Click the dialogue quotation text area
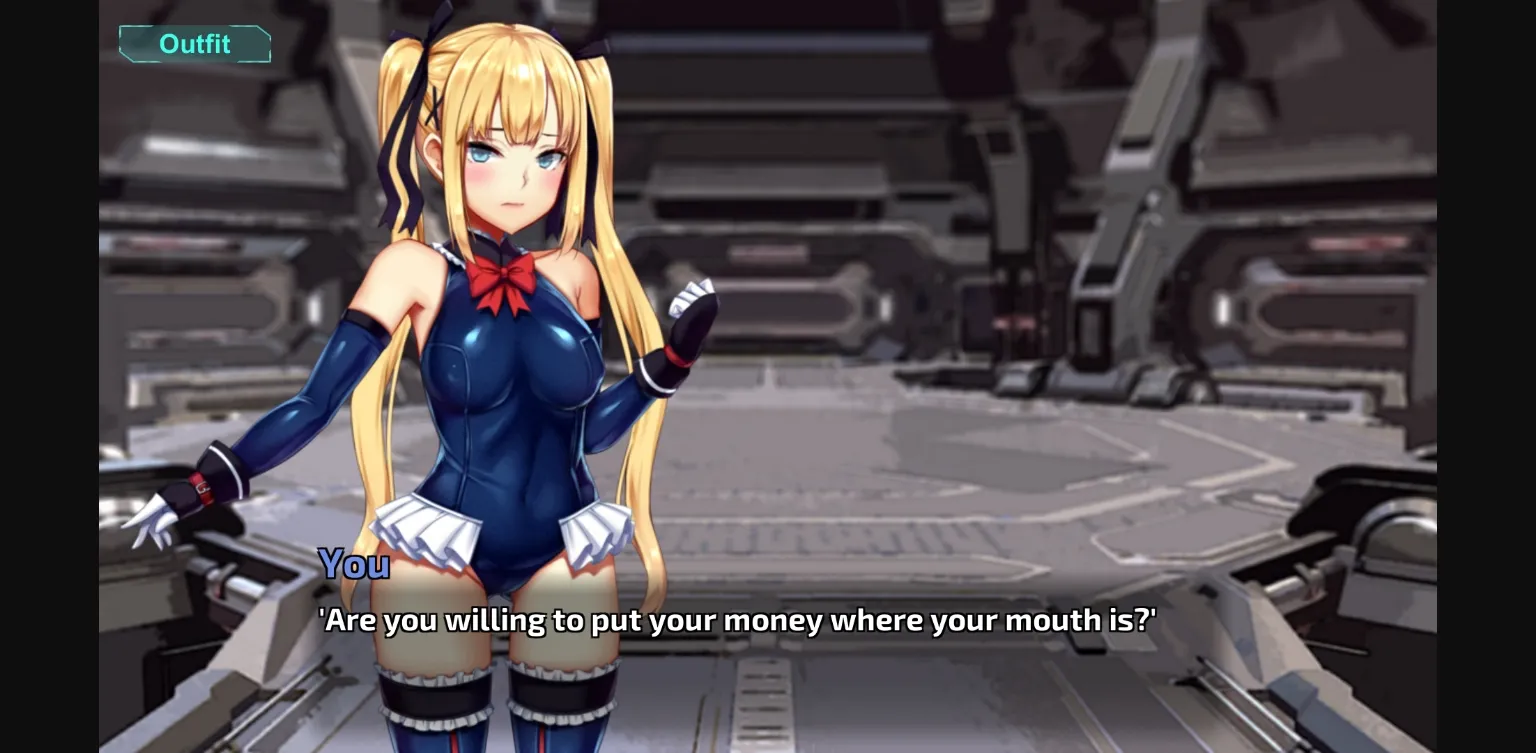1536x753 pixels. pos(735,620)
